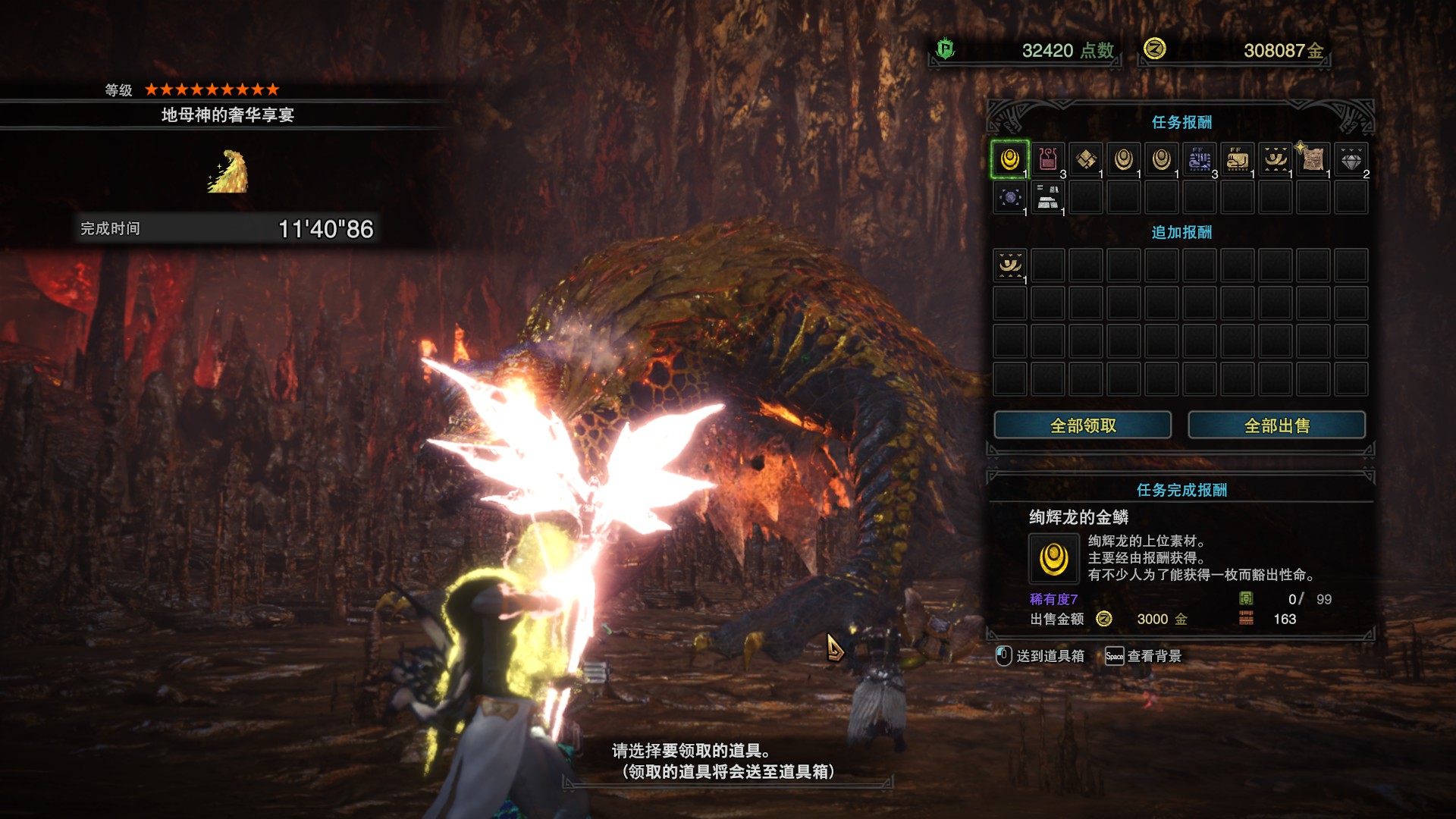The image size is (1456, 819).
Task: Select the highlighted bright gold scale reward
Action: 1009,160
